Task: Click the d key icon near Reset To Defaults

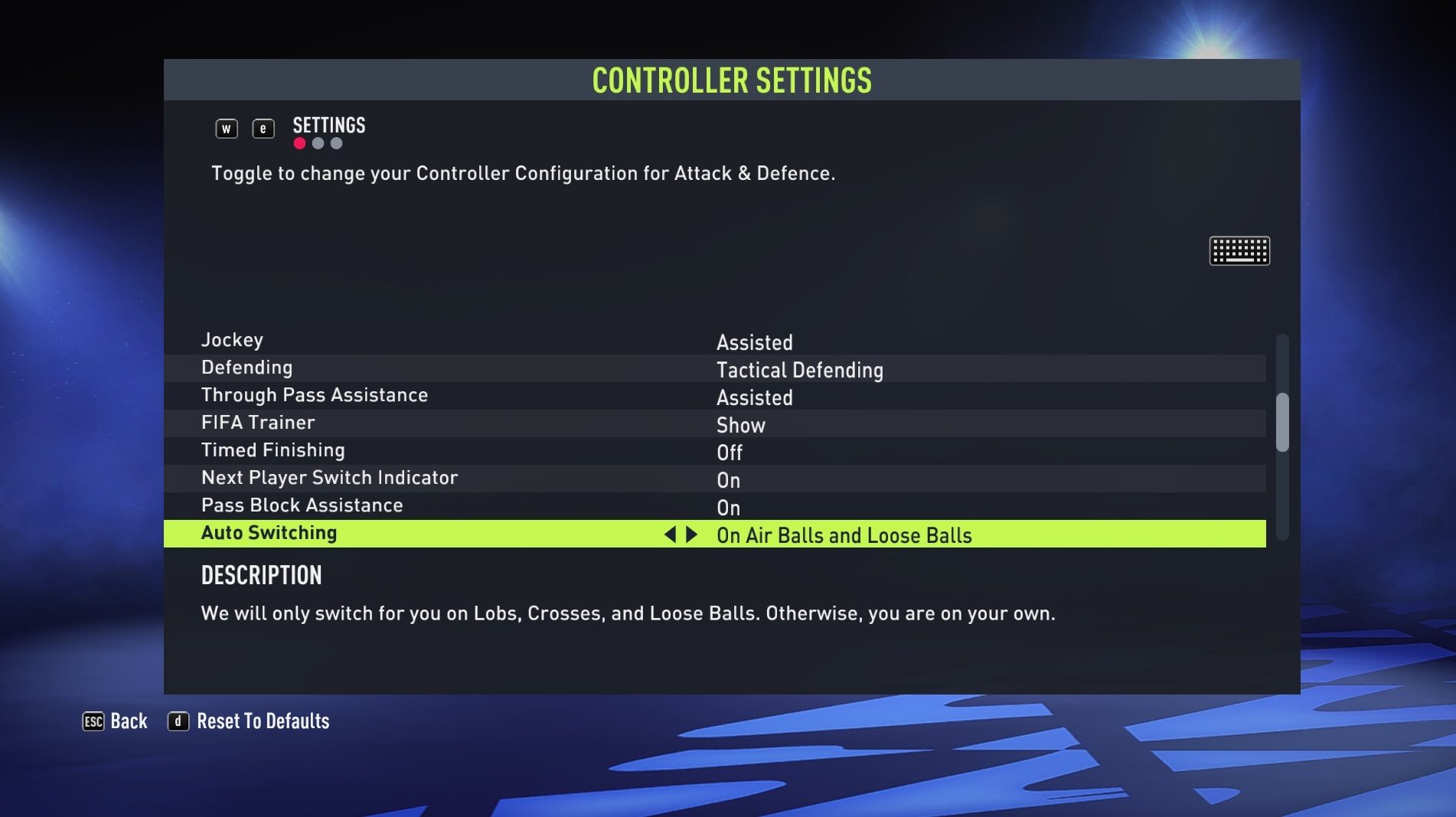Action: point(178,721)
